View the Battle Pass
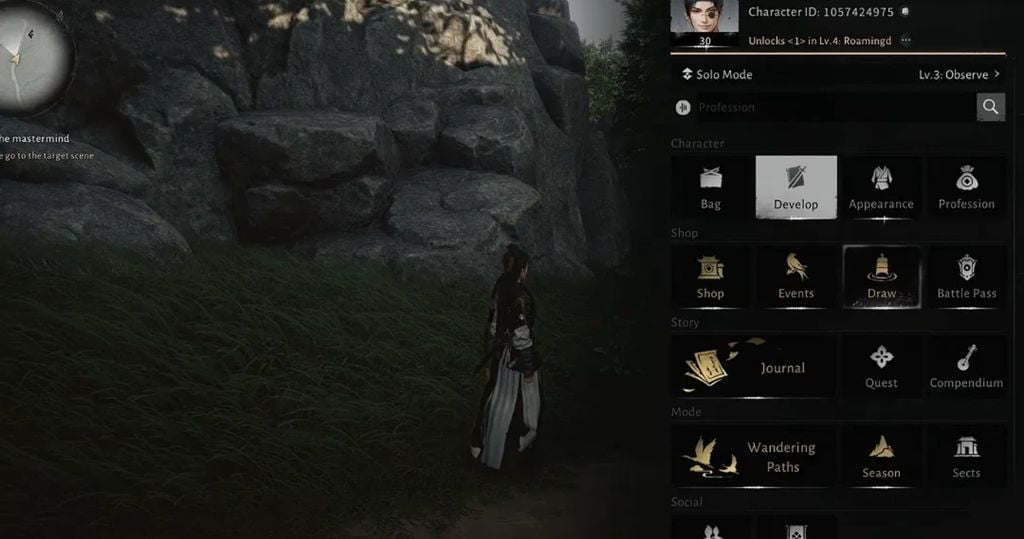 (966, 277)
